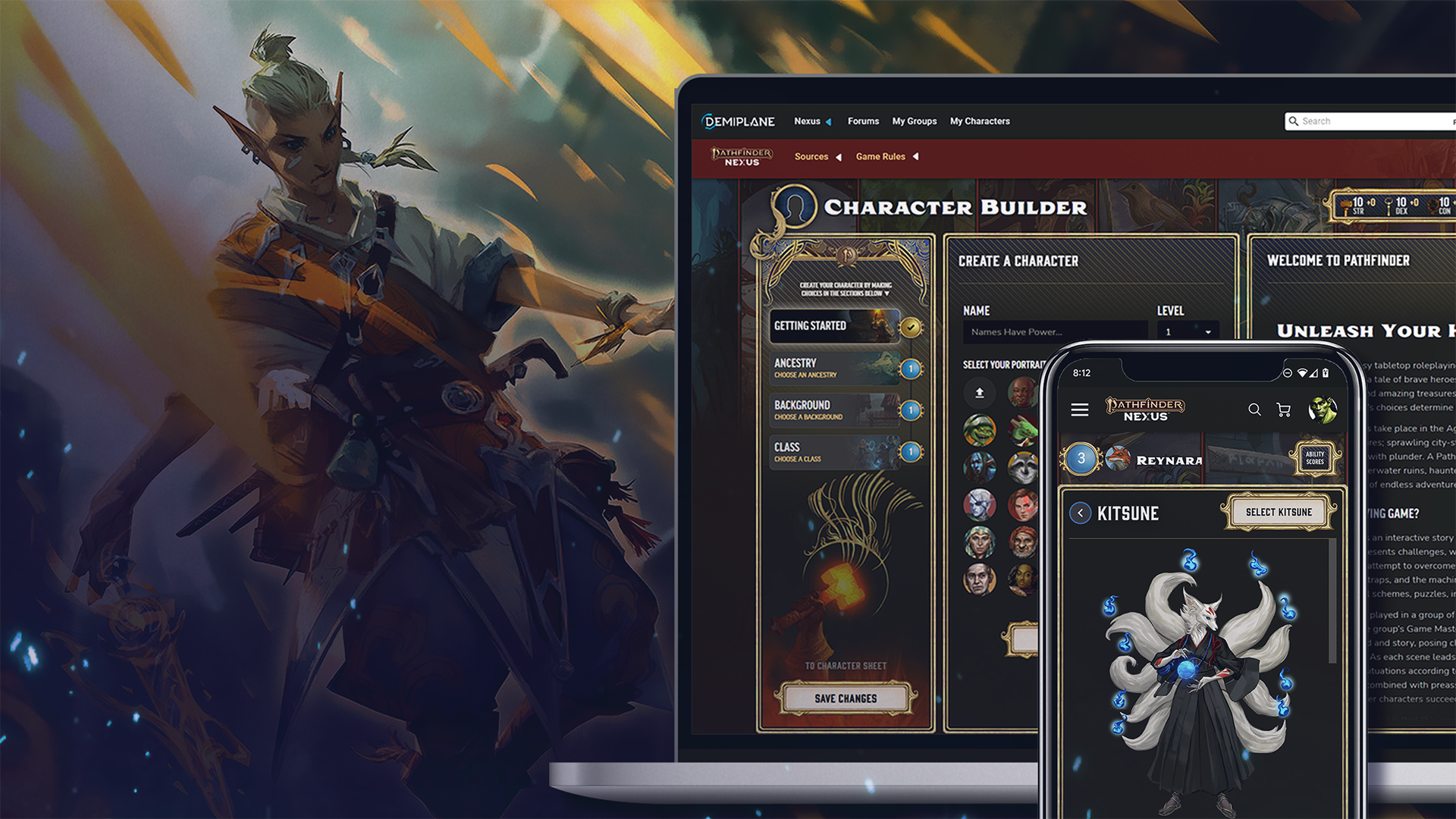Screen dimensions: 1456x819
Task: Go back from the Kitsune page
Action: (1081, 513)
